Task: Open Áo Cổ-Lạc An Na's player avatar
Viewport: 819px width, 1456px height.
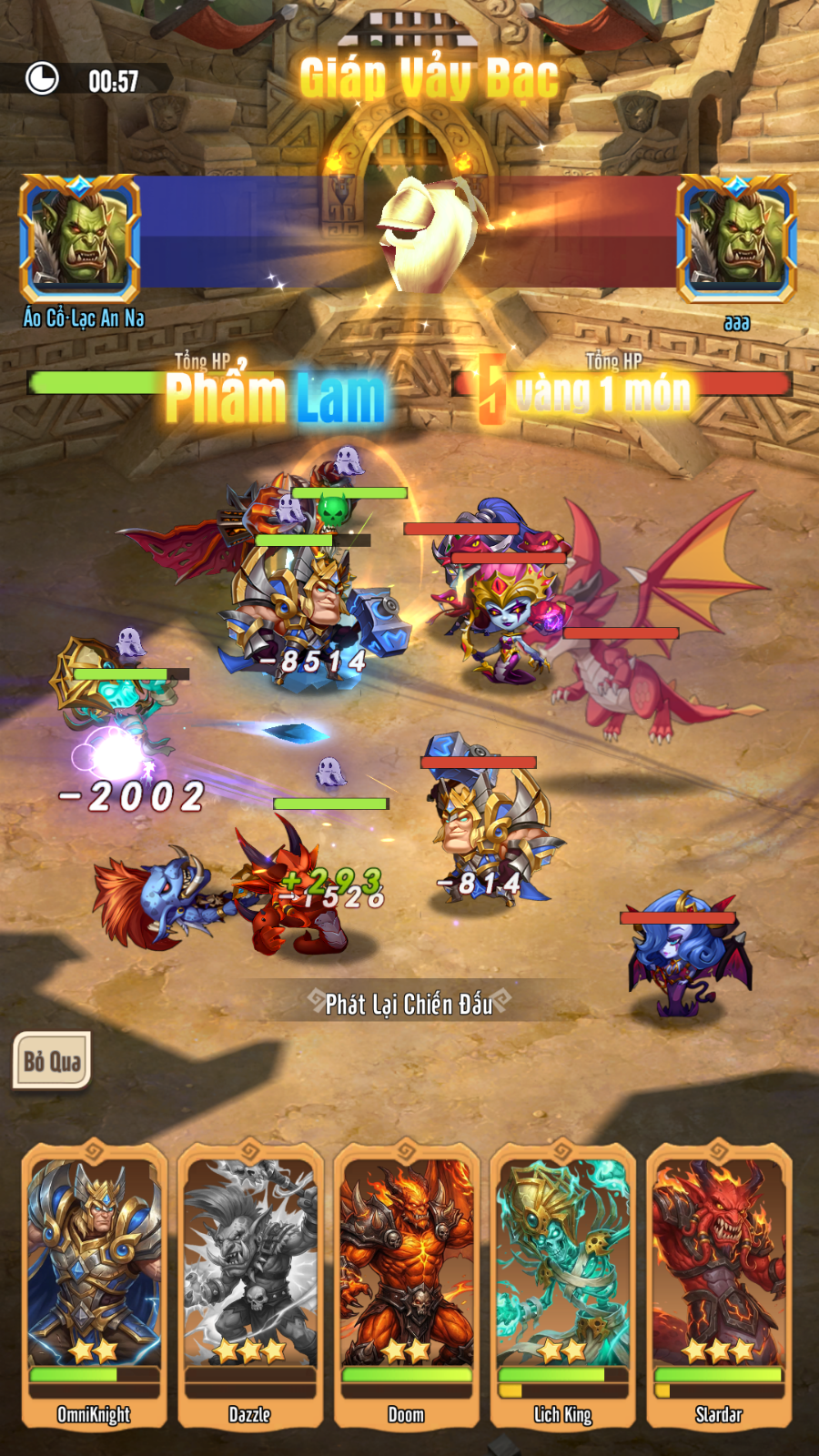Action: [x=80, y=238]
